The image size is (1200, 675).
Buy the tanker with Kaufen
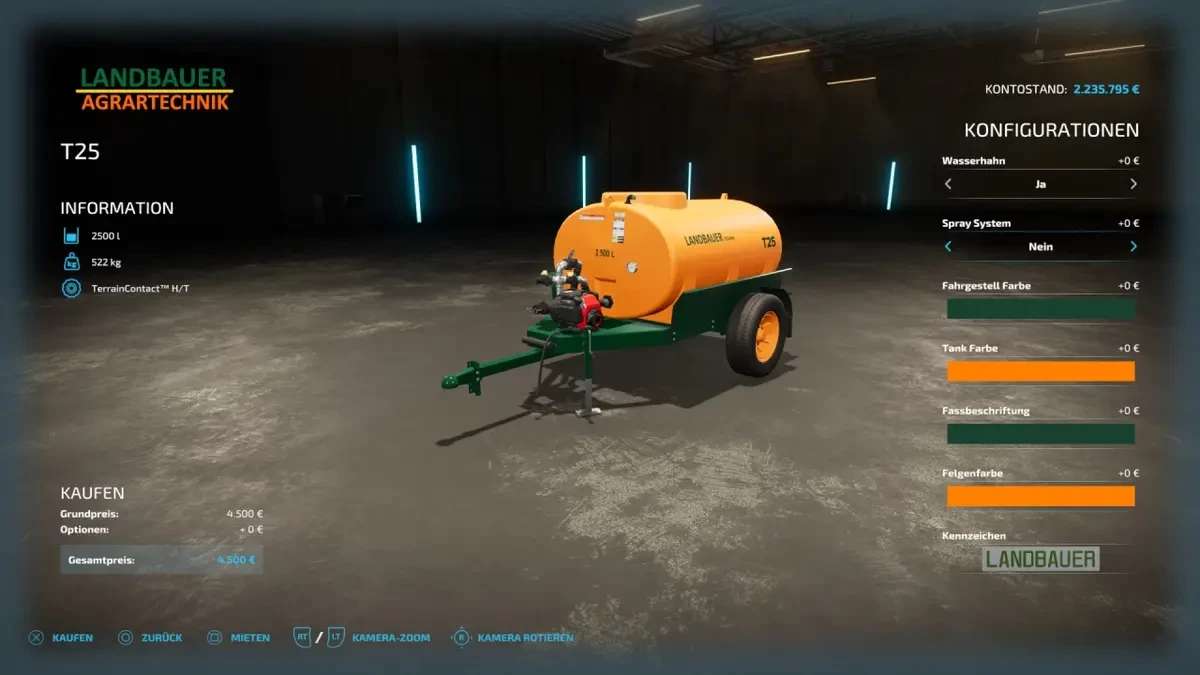pos(62,637)
